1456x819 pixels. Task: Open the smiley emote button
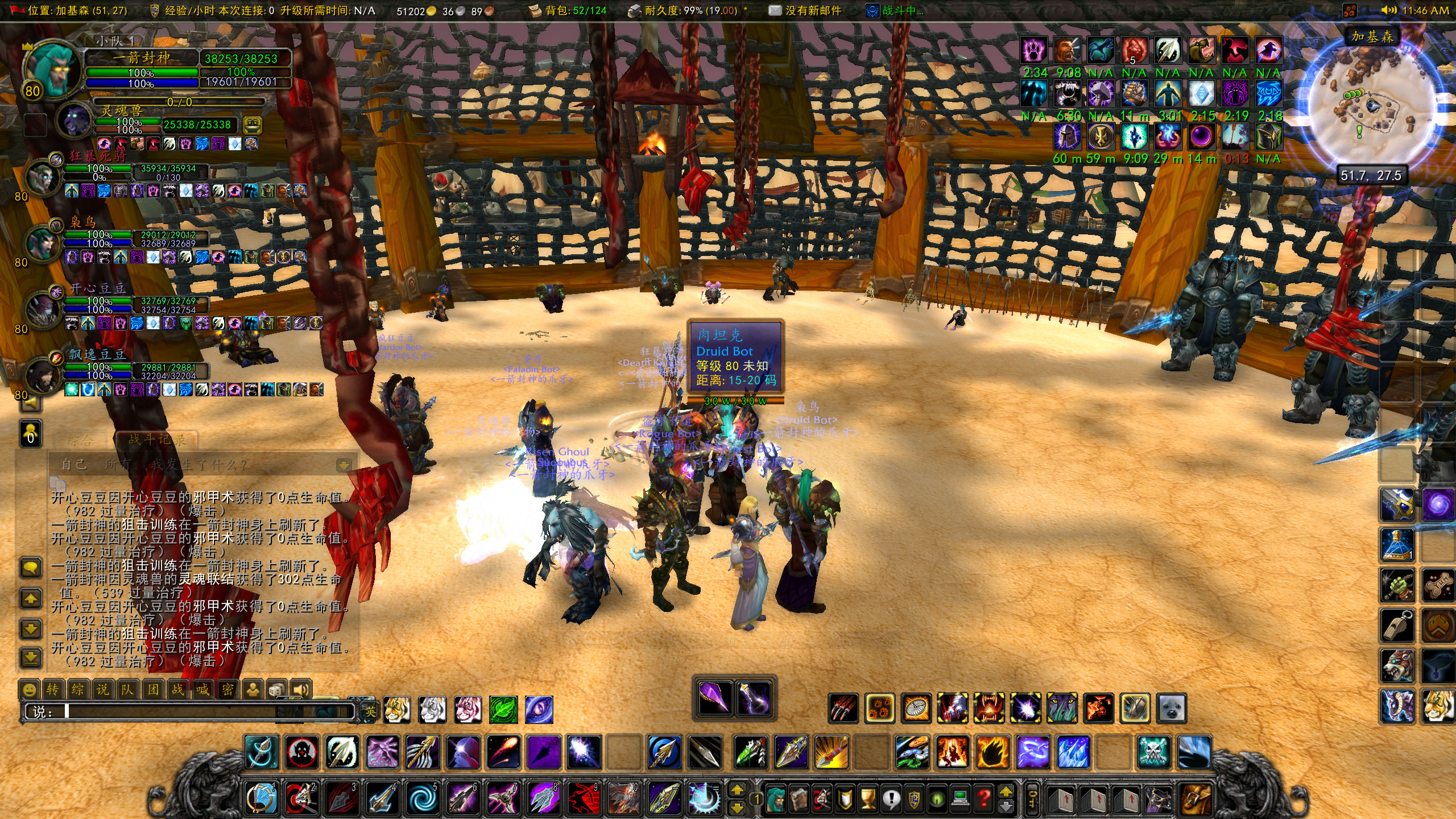coord(29,690)
